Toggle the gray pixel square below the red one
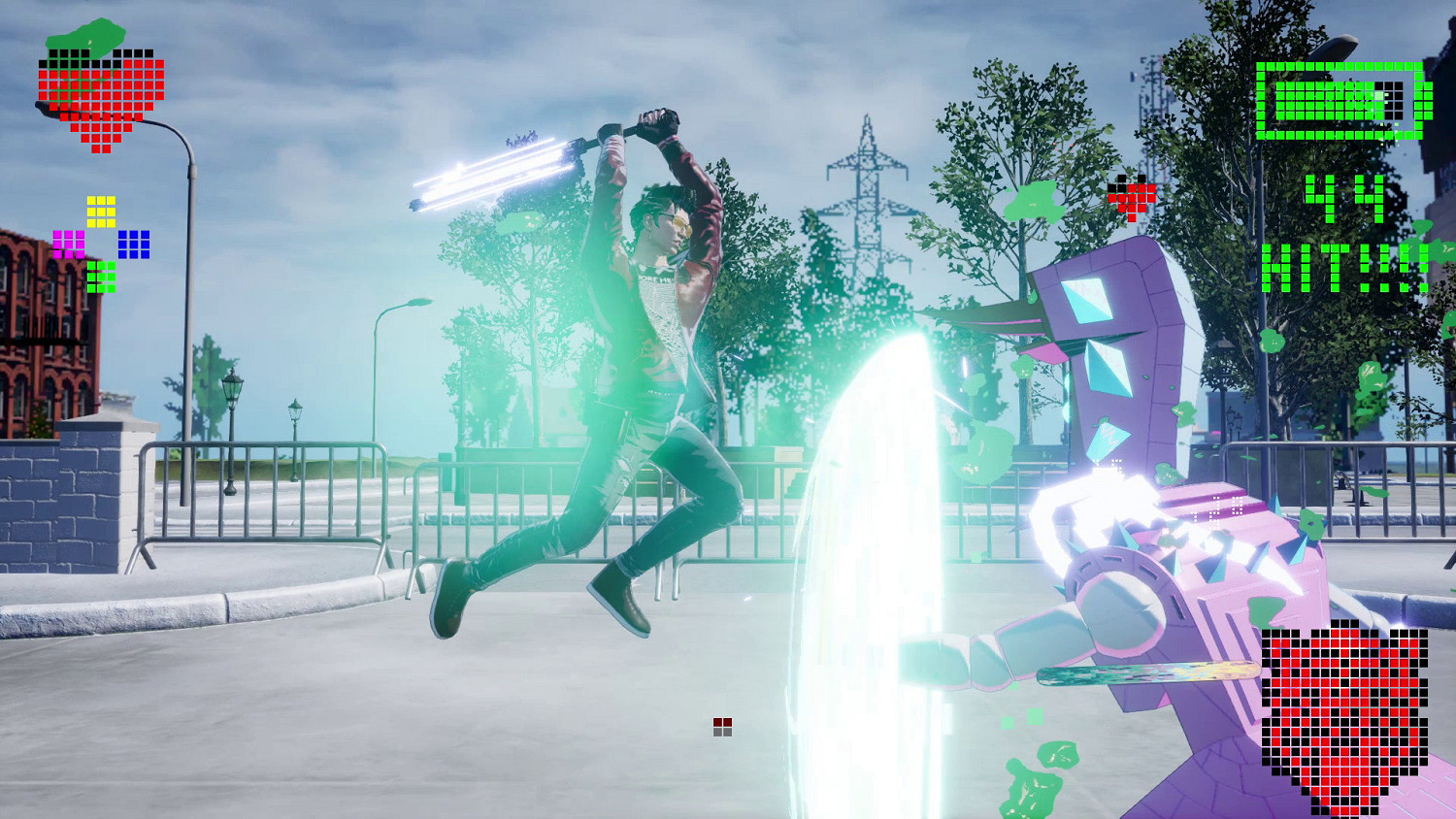 (x=722, y=734)
